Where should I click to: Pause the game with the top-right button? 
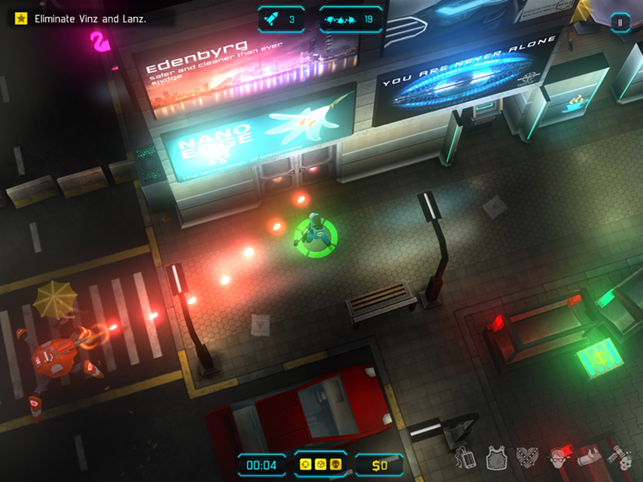tap(620, 21)
